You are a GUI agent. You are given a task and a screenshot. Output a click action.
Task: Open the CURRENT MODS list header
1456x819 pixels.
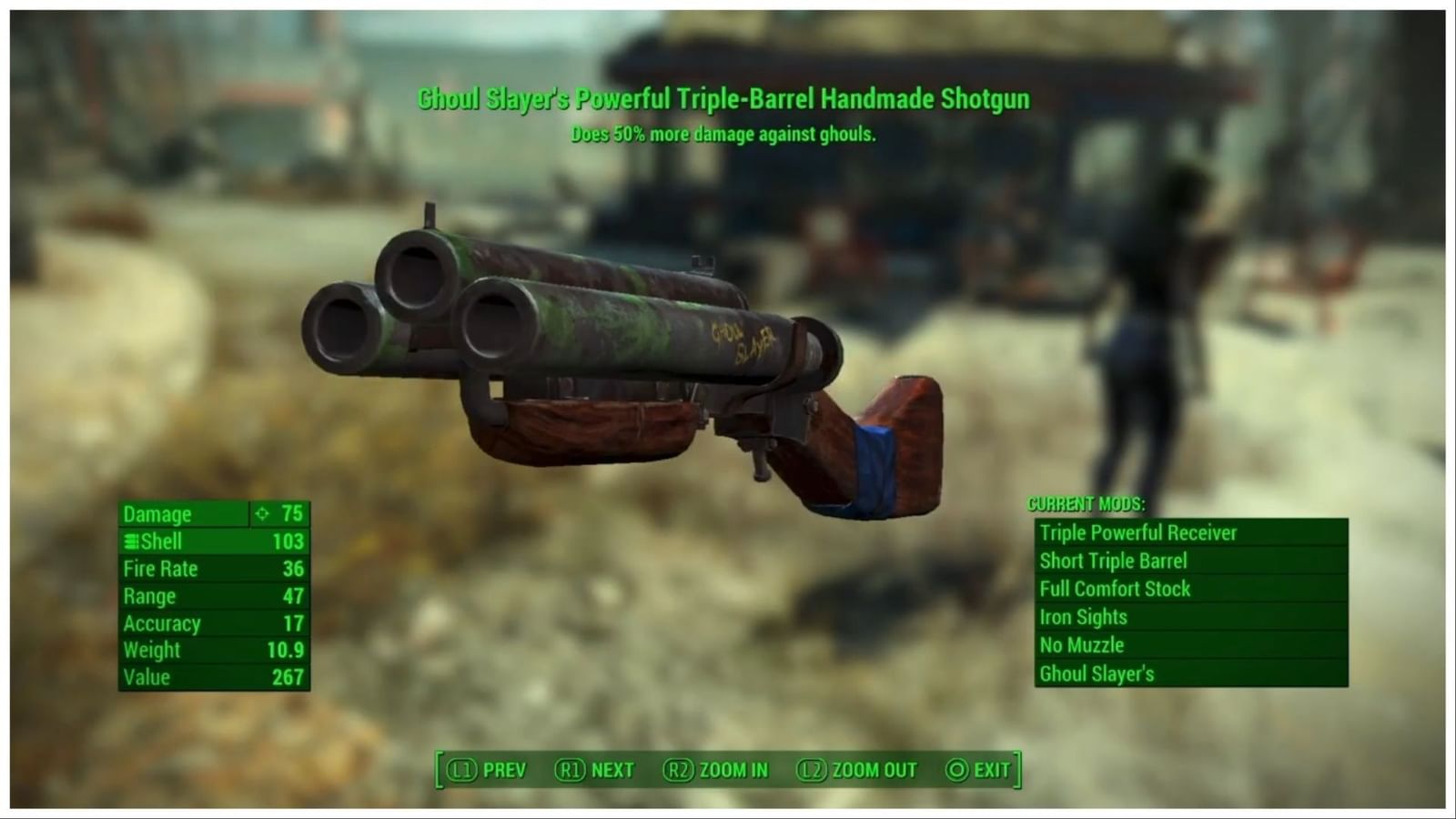[x=1088, y=501]
